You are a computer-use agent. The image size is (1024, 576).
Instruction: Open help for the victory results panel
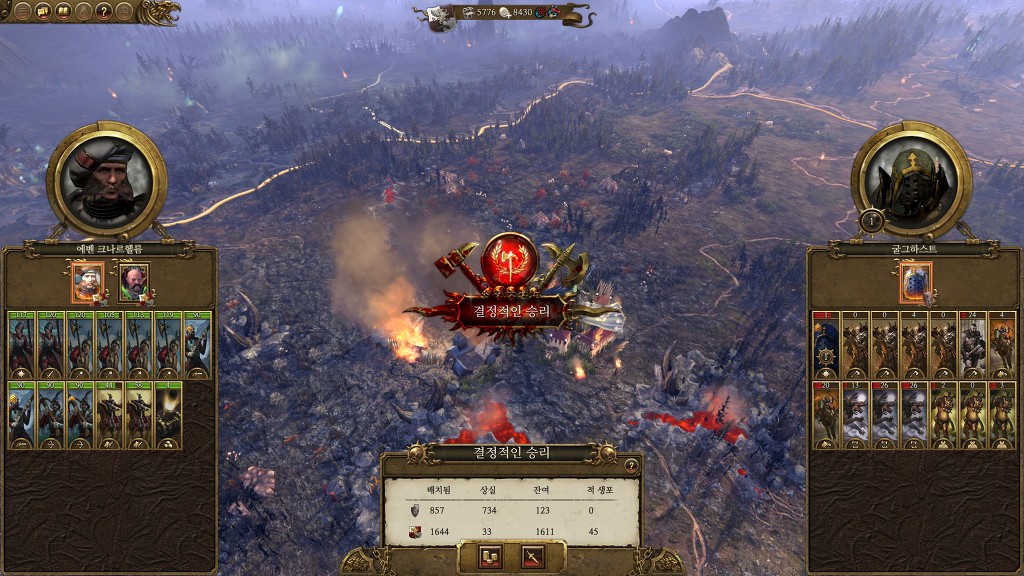tap(631, 465)
